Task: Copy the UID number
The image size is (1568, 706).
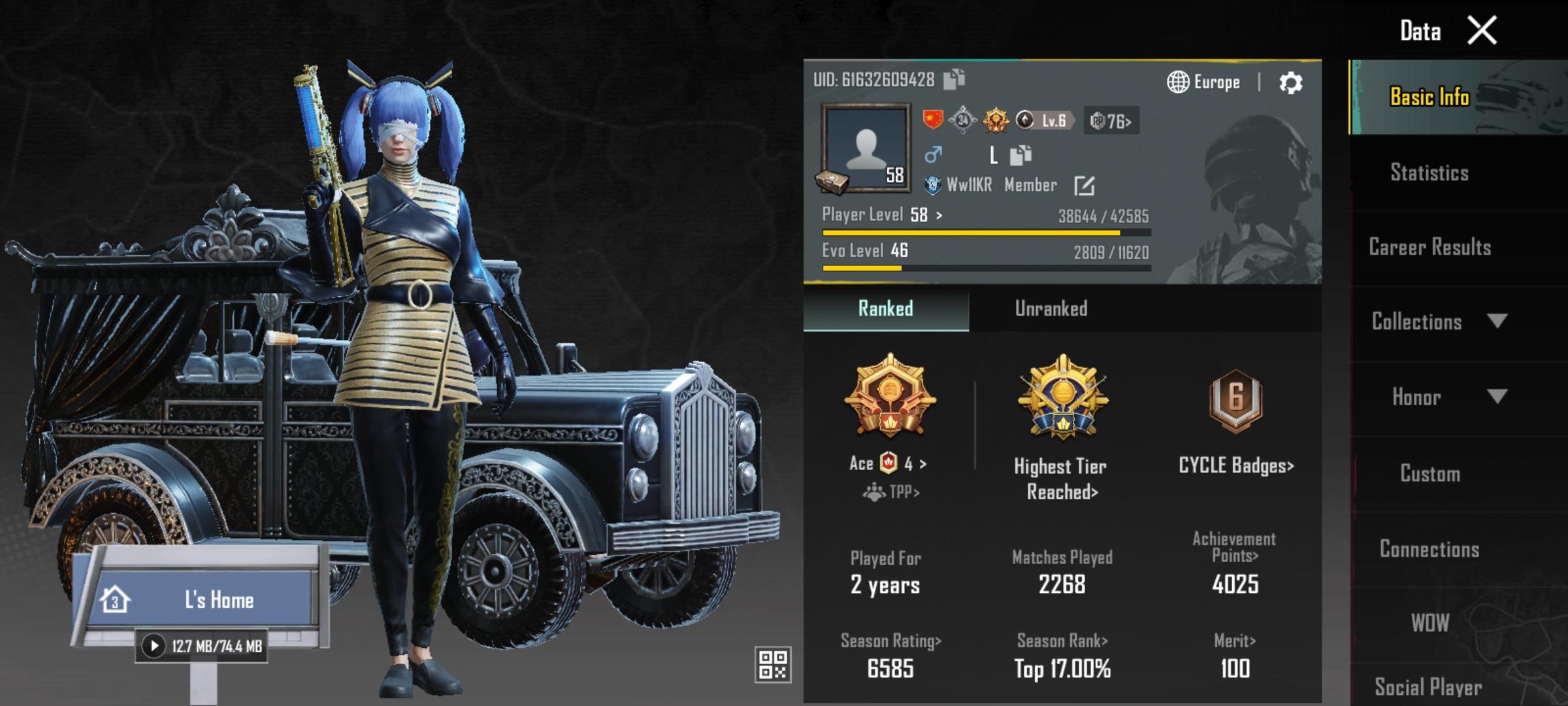Action: (x=955, y=79)
